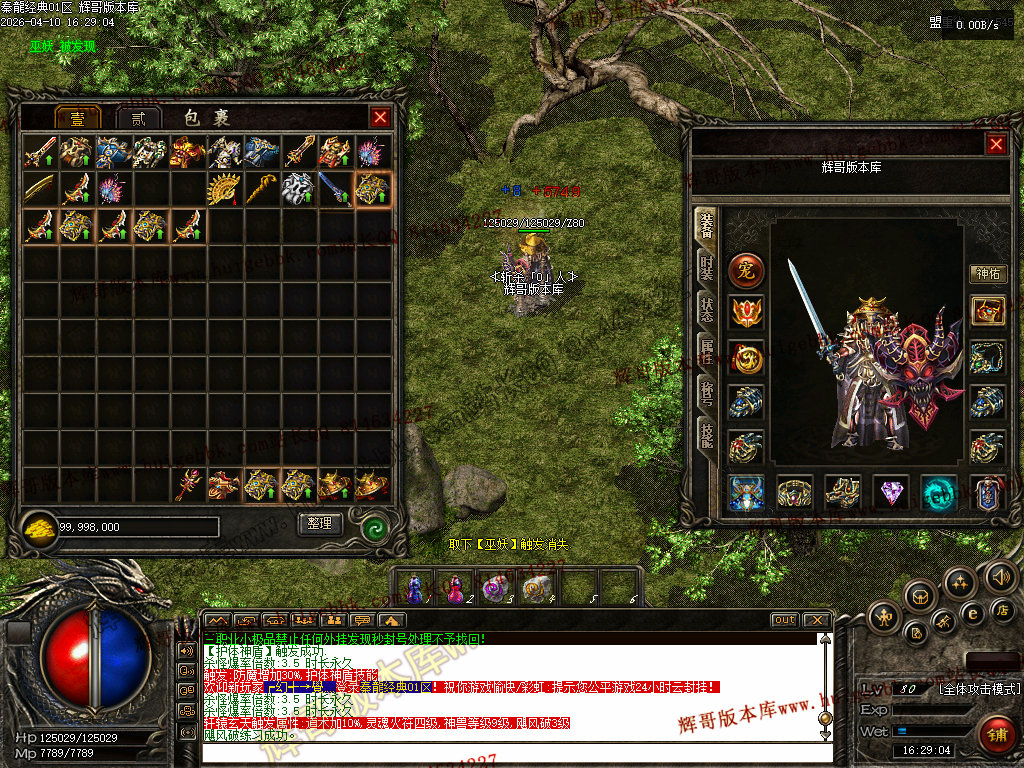Select the golden staff item in bag
The image size is (1024, 768).
tap(262, 188)
